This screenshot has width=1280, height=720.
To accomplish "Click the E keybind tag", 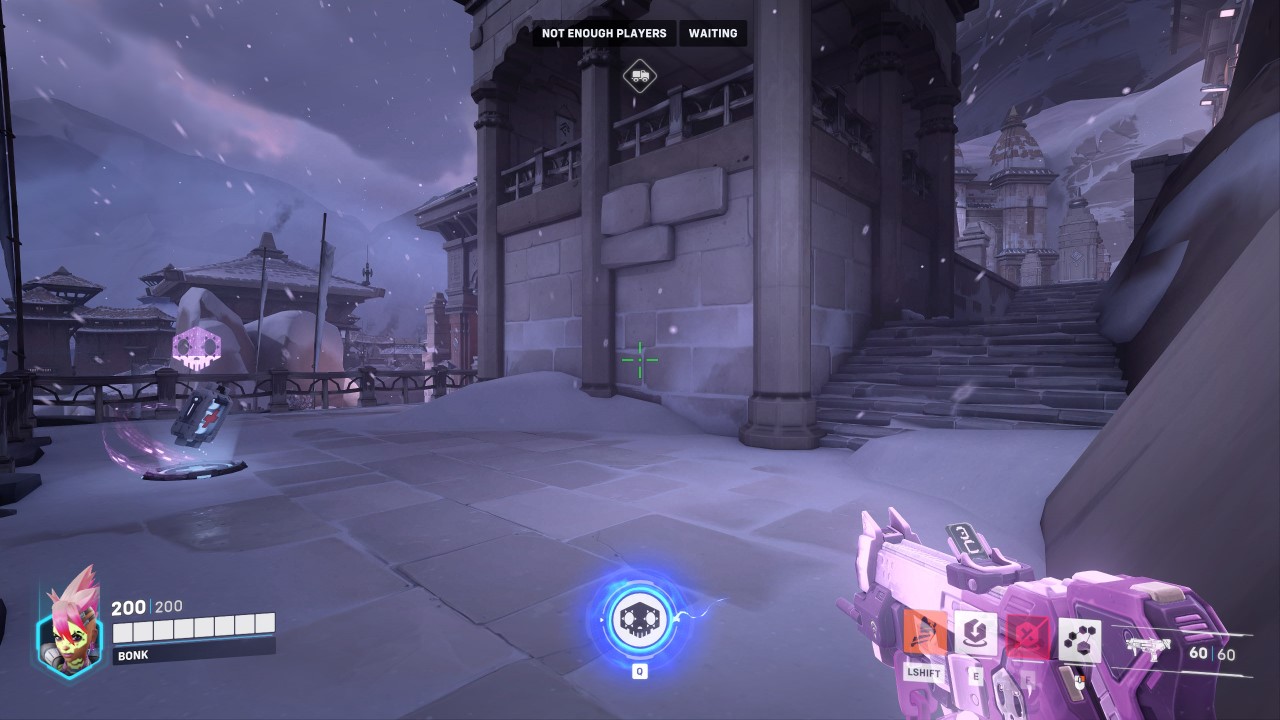I will click(975, 676).
